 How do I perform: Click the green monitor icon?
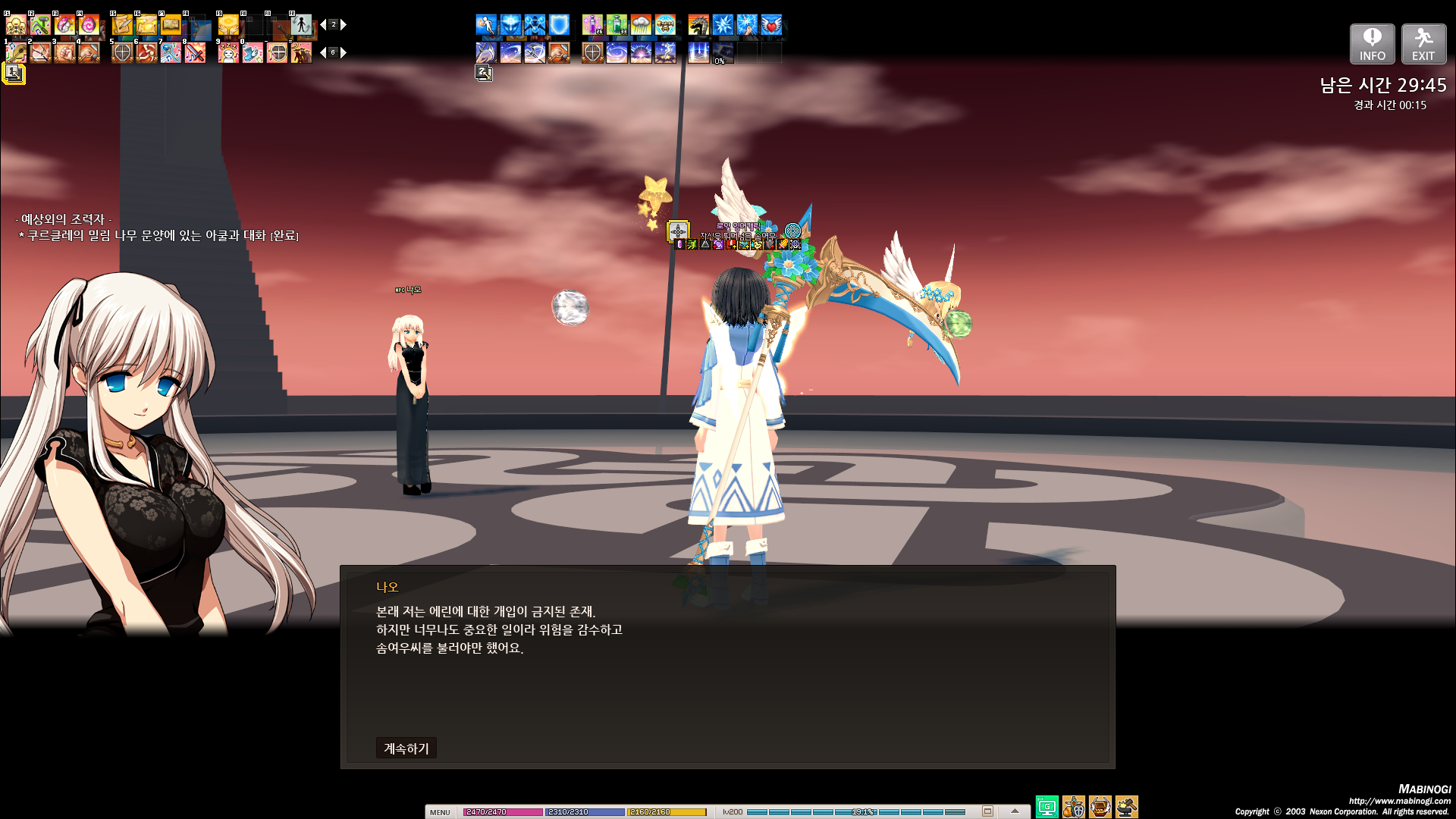click(x=1046, y=807)
